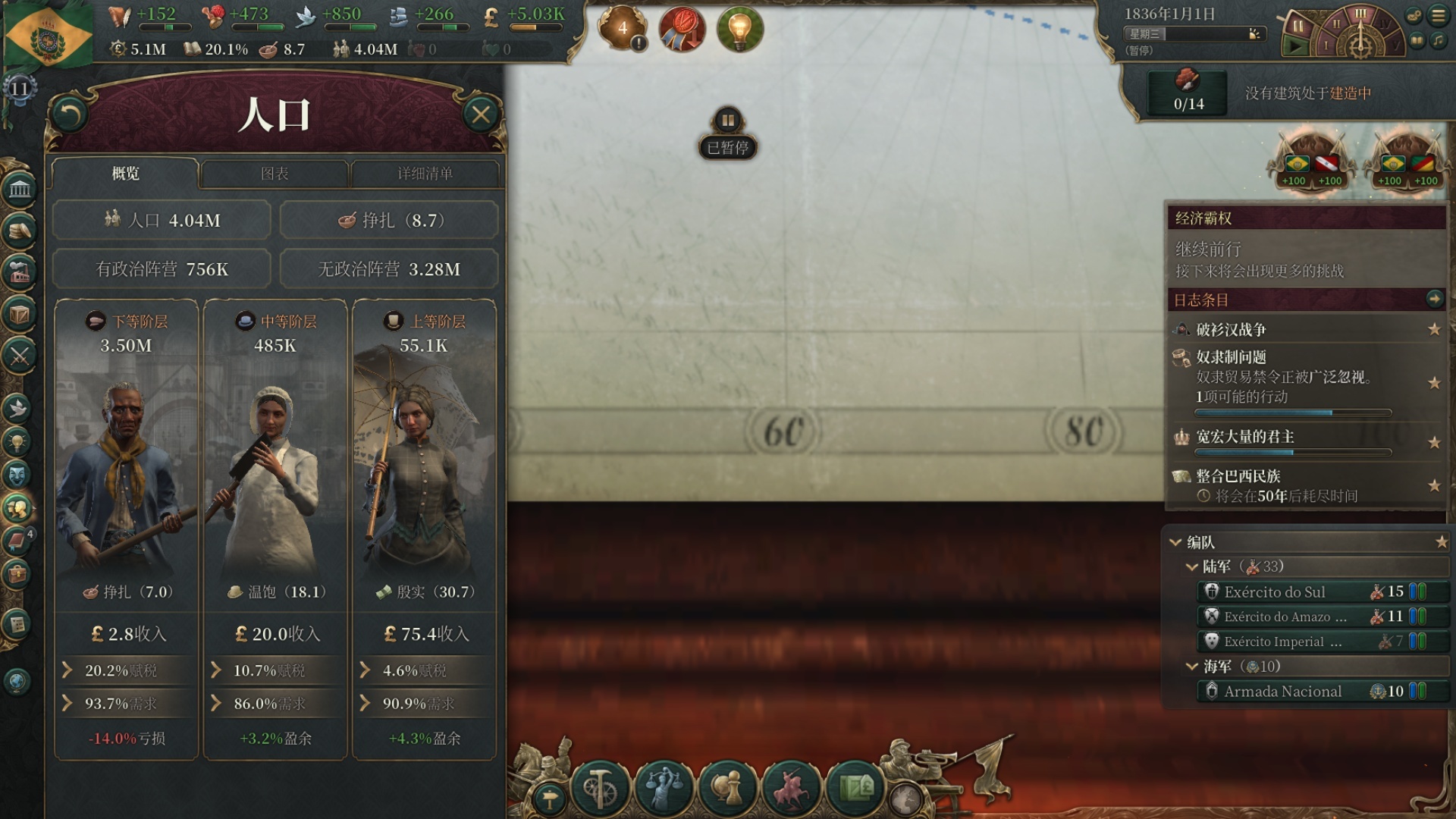Open the lightbulb suggestion notification
The image size is (1456, 819).
[x=739, y=29]
